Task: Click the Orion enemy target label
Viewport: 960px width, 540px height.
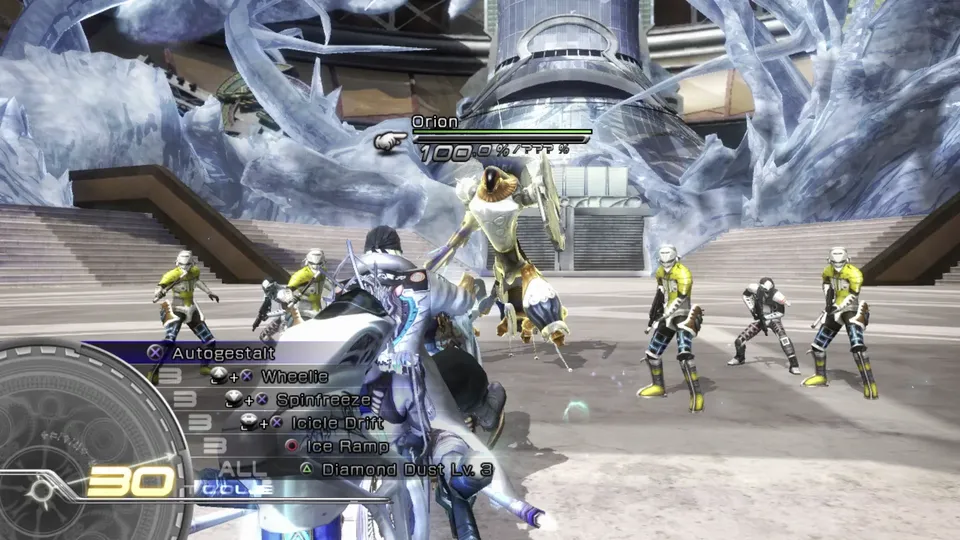Action: coord(435,122)
